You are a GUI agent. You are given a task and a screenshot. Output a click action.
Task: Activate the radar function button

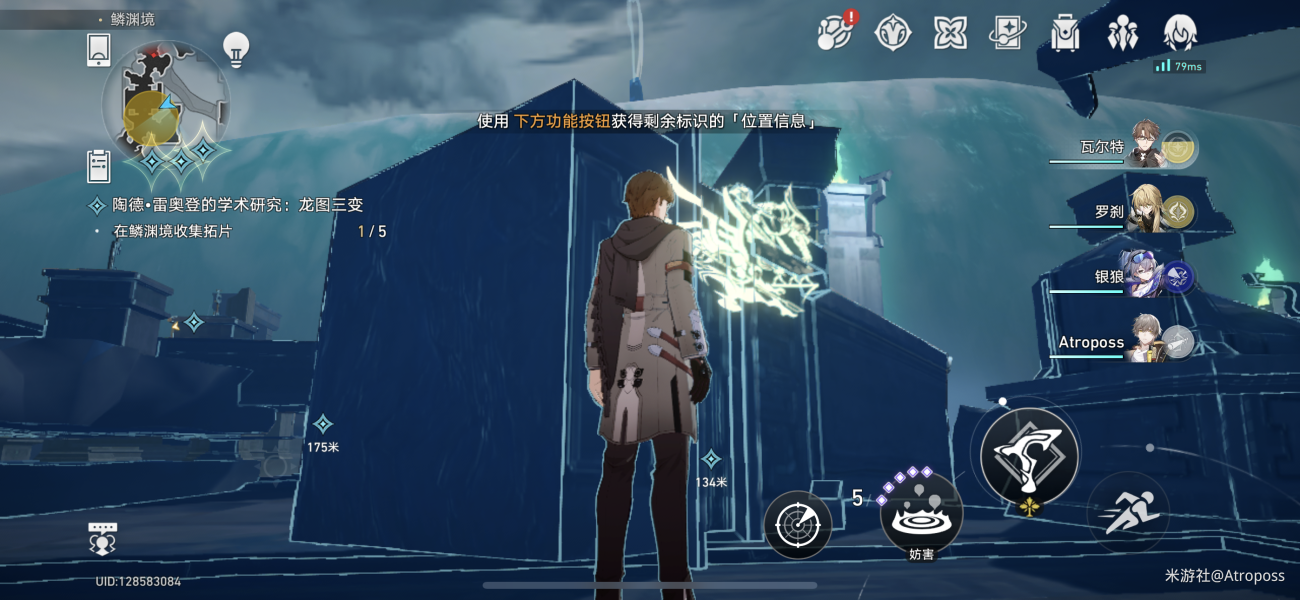pos(798,524)
